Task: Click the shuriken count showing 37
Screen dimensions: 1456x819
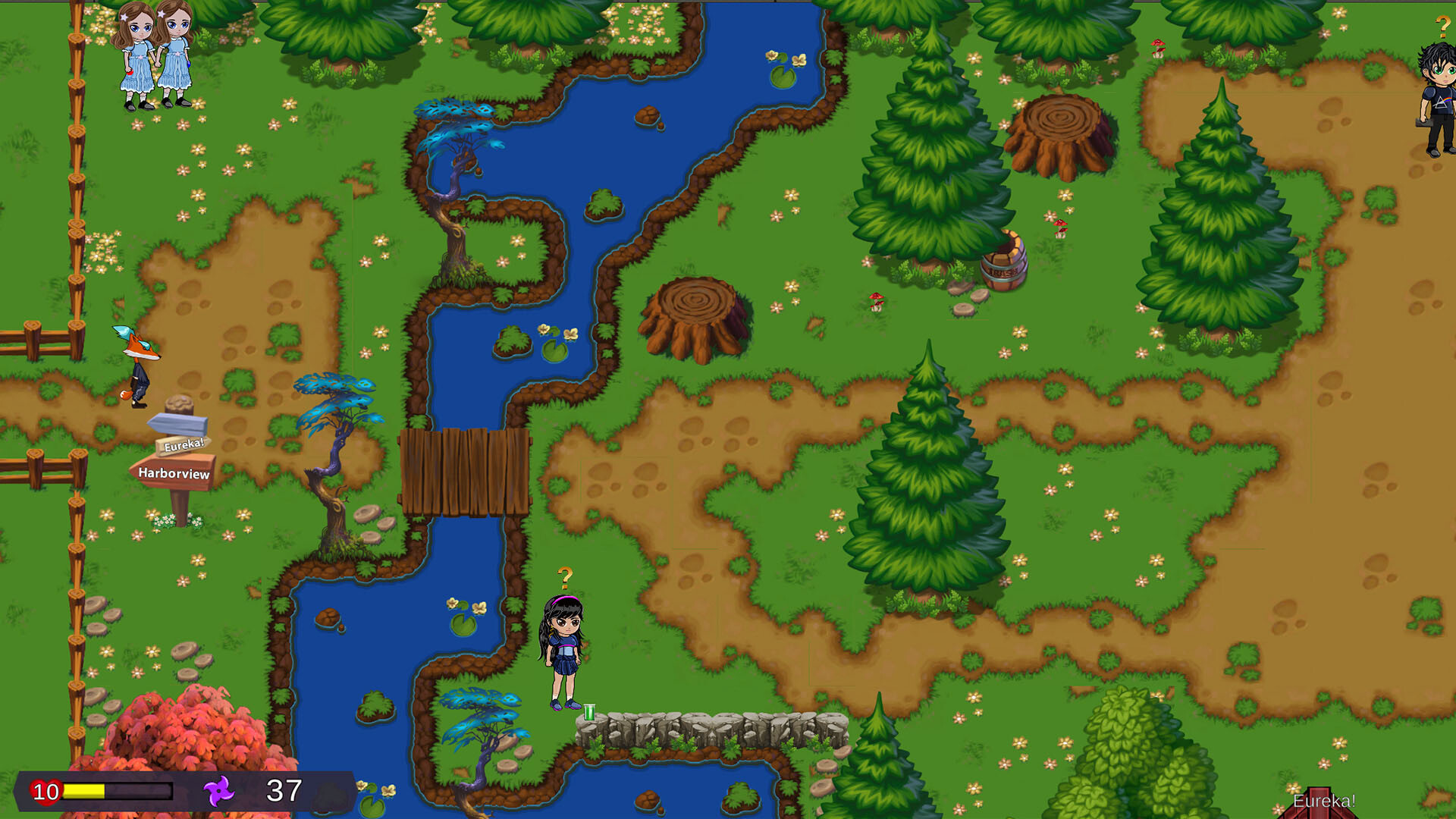Action: click(x=282, y=792)
